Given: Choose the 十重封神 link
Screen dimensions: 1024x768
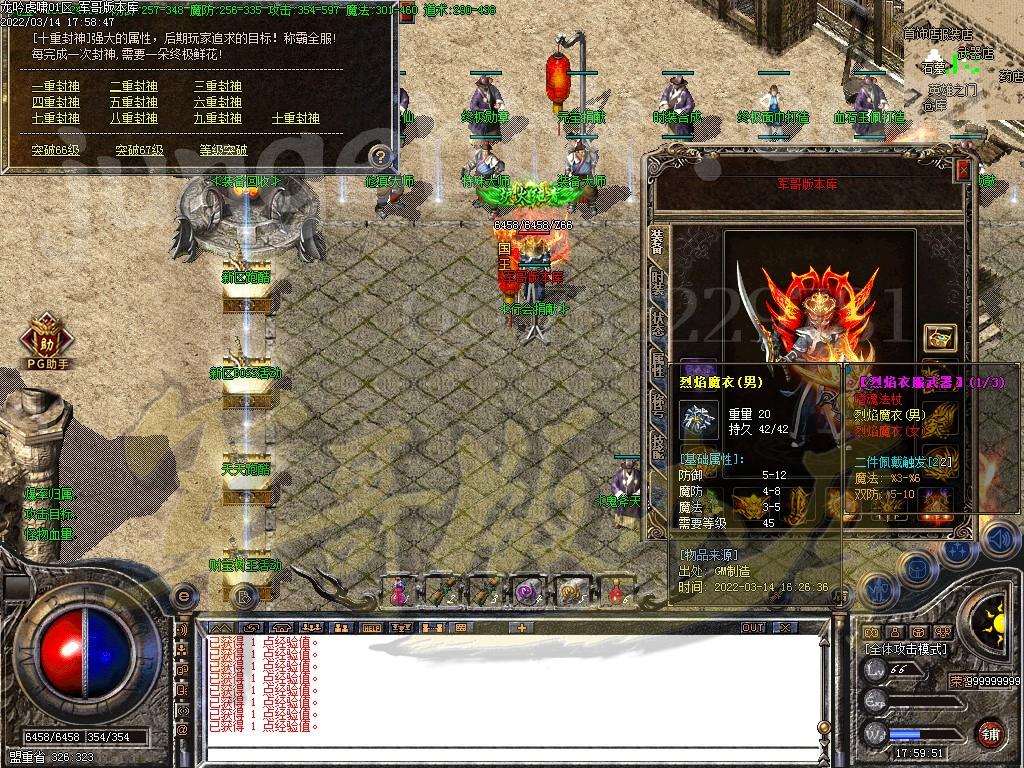Looking at the screenshot, I should (296, 118).
